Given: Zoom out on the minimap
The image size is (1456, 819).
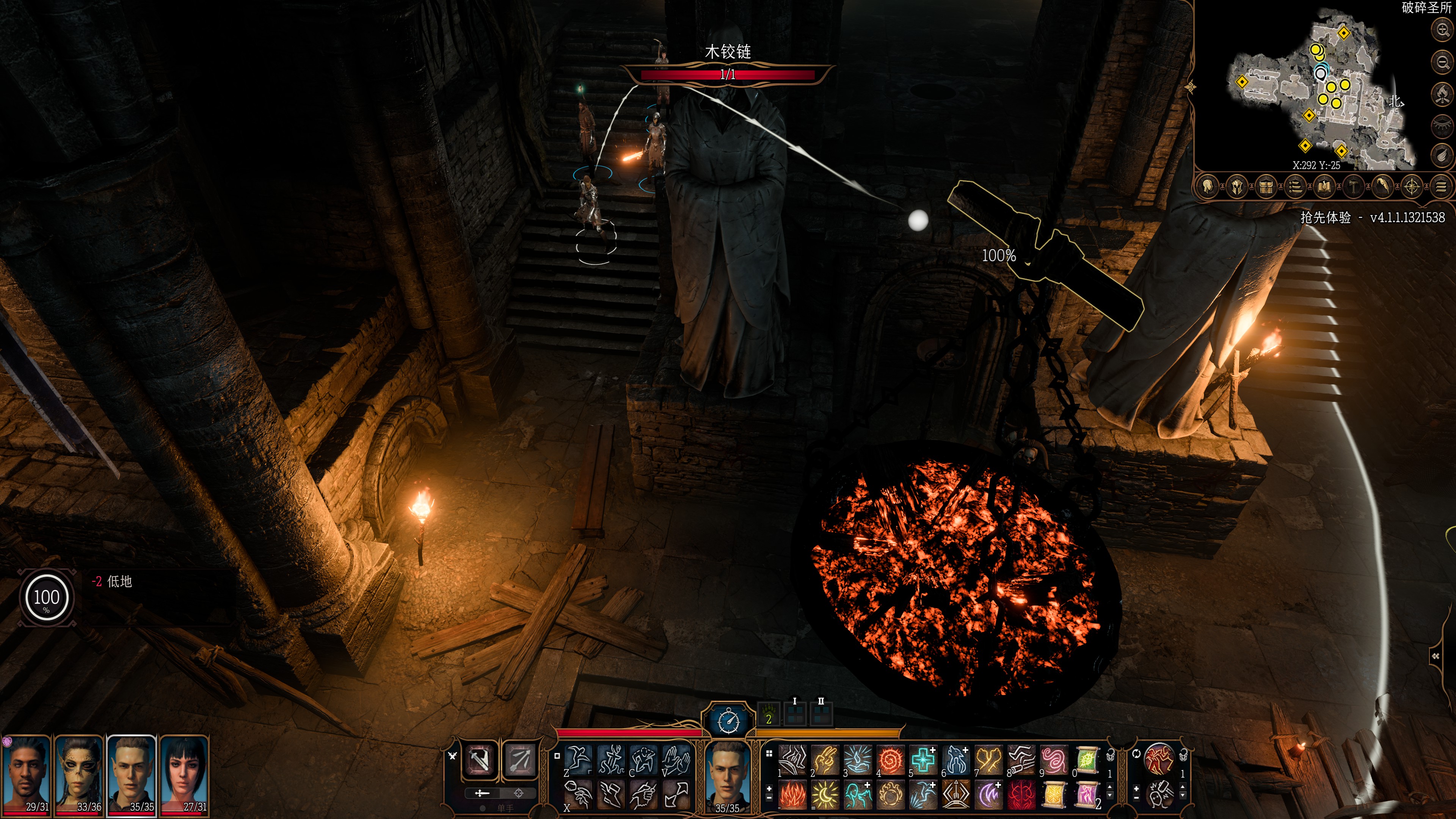Looking at the screenshot, I should [x=1442, y=61].
